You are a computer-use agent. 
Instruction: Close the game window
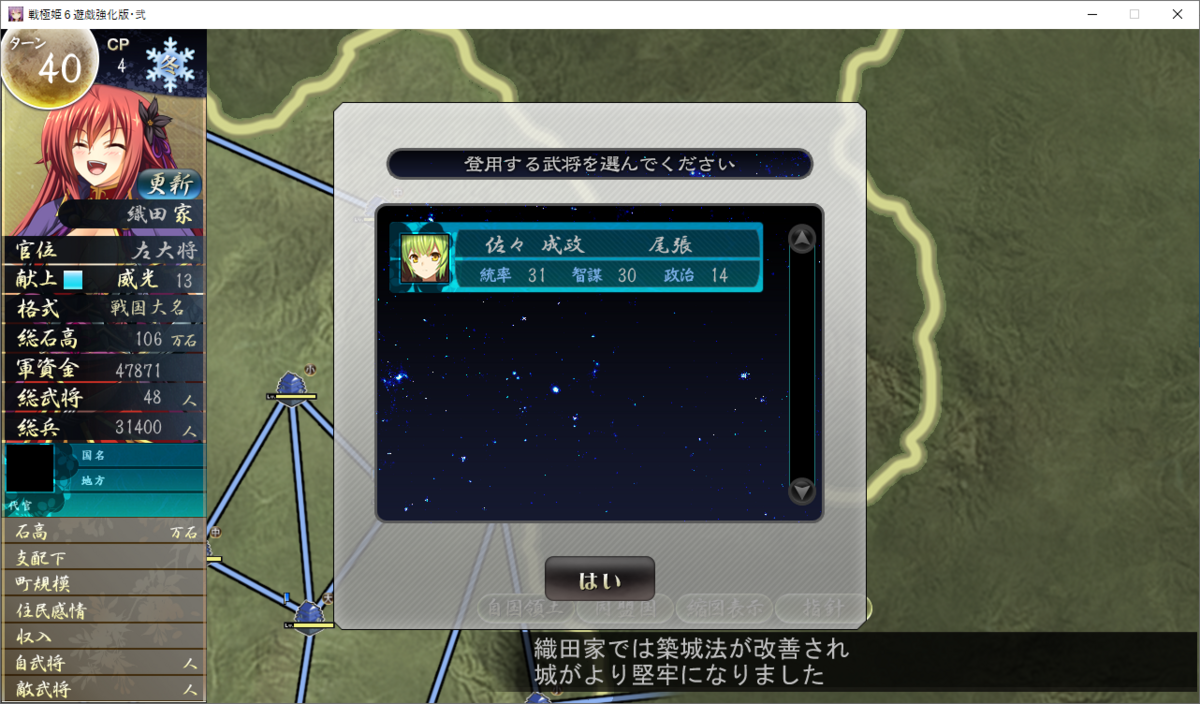tap(1176, 14)
